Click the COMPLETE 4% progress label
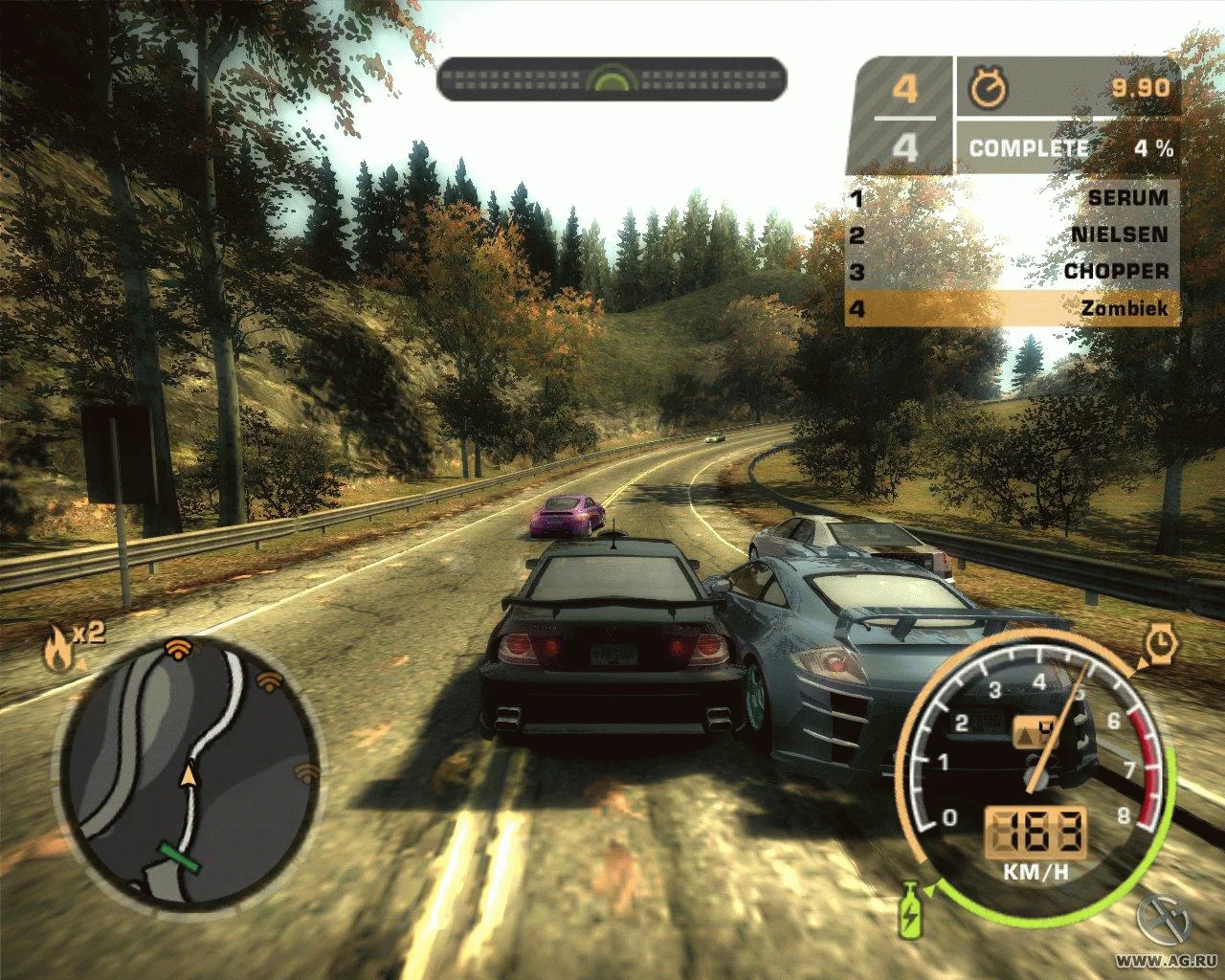 pyautogui.click(x=1029, y=148)
